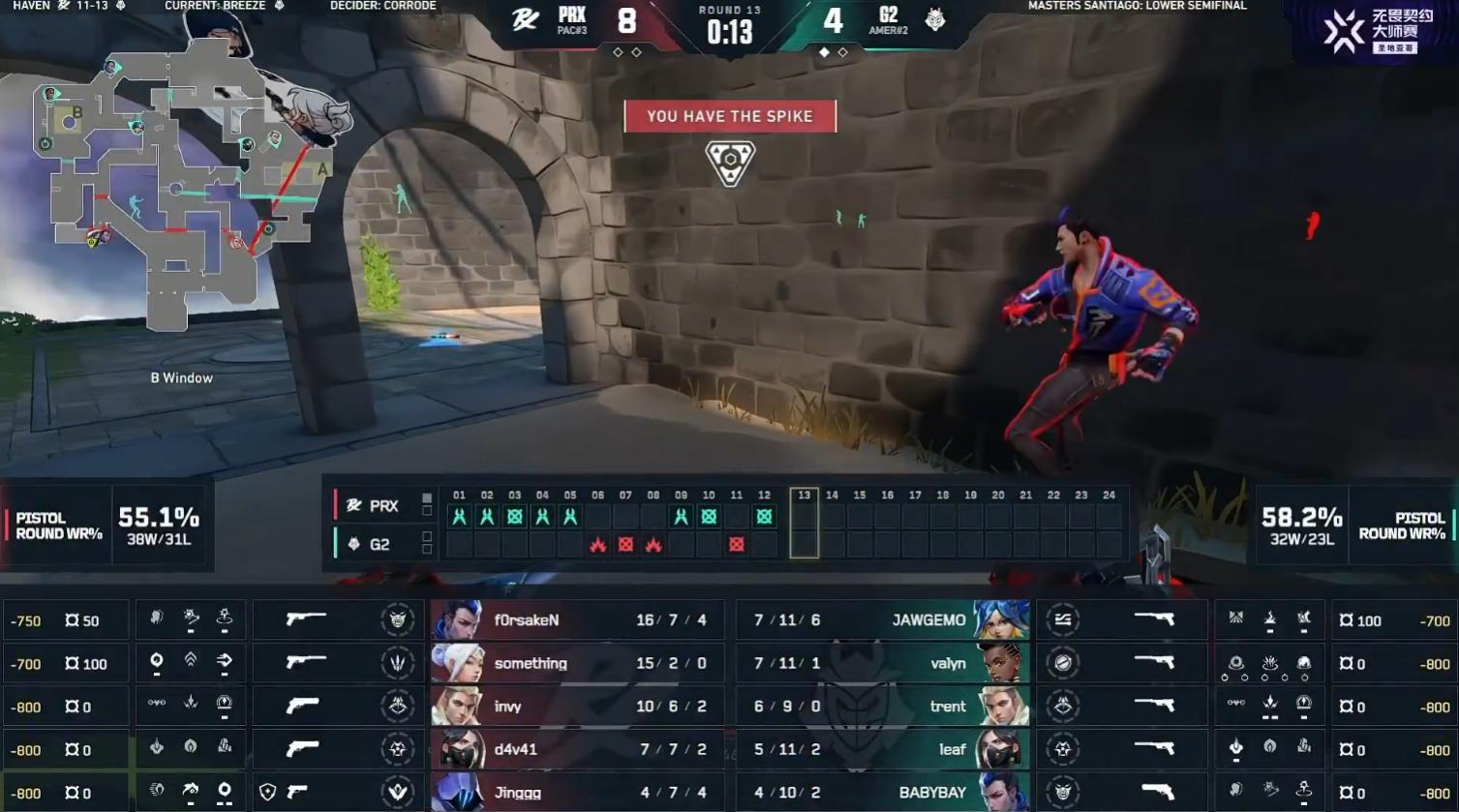Select the highlighted round 13 column
1459x812 pixels.
[804, 524]
